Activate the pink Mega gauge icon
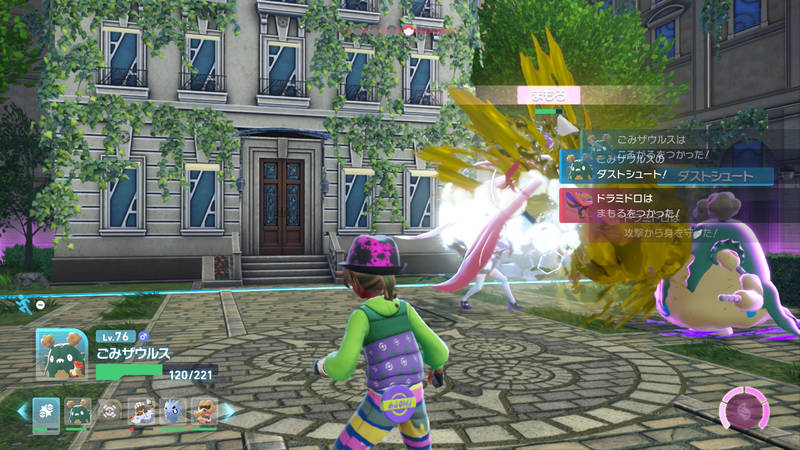800x450 pixels. point(746,410)
